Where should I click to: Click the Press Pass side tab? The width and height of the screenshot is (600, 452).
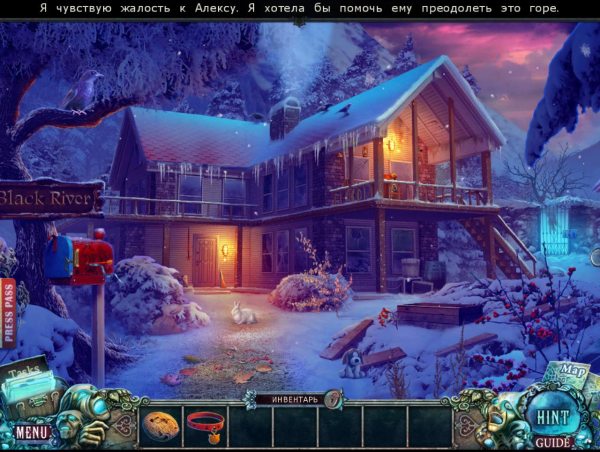(9, 312)
